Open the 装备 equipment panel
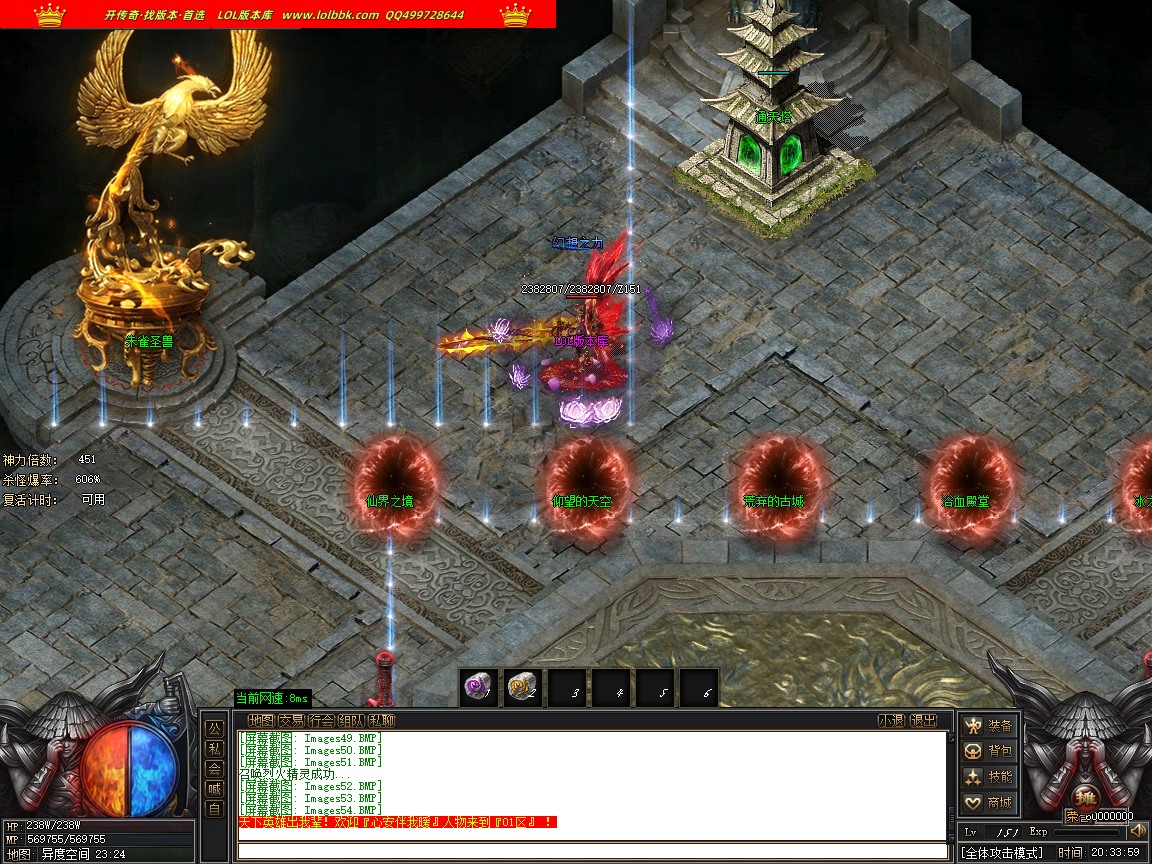This screenshot has height=864, width=1152. [x=988, y=726]
